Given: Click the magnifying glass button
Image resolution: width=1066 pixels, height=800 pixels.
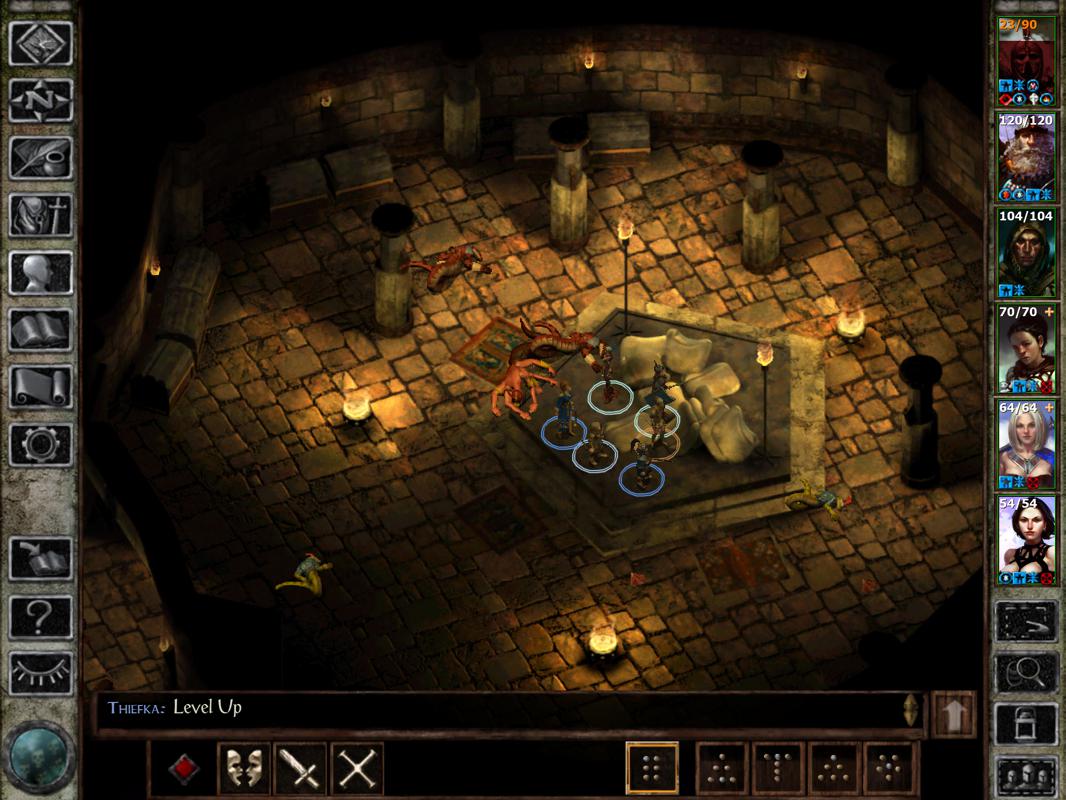Looking at the screenshot, I should click(x=1028, y=672).
